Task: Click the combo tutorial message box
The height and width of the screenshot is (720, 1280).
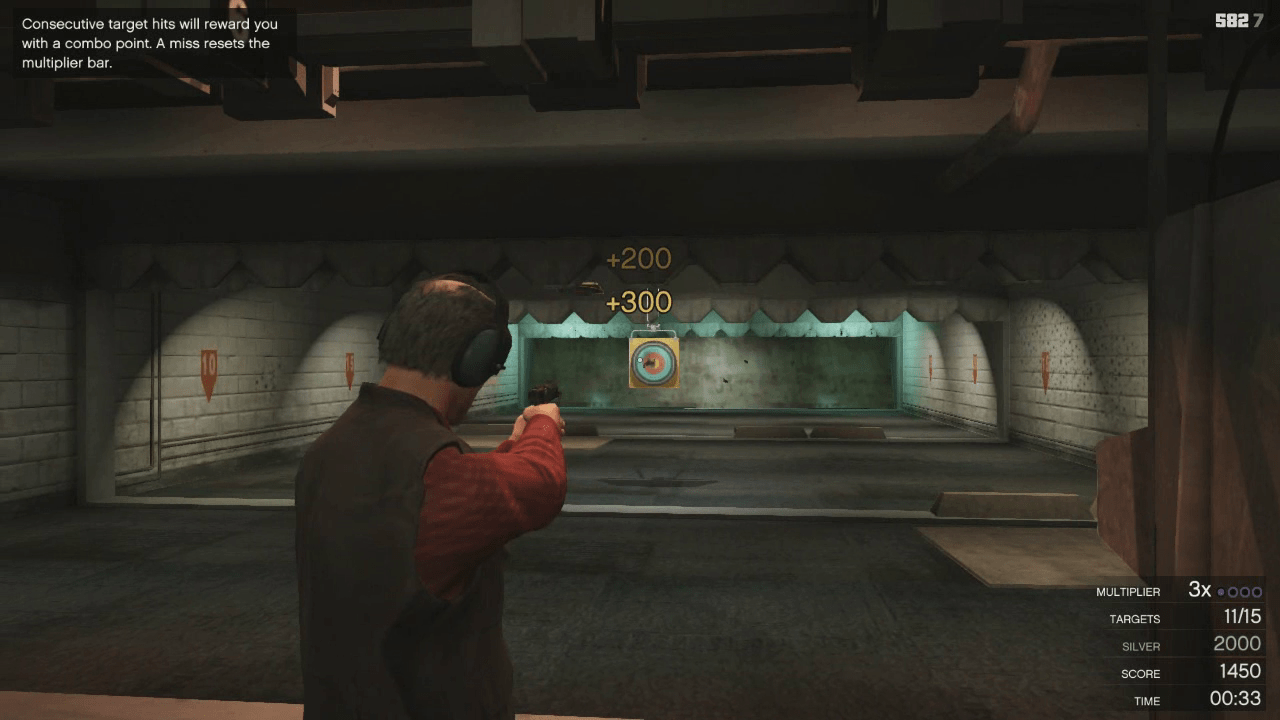Action: [148, 43]
